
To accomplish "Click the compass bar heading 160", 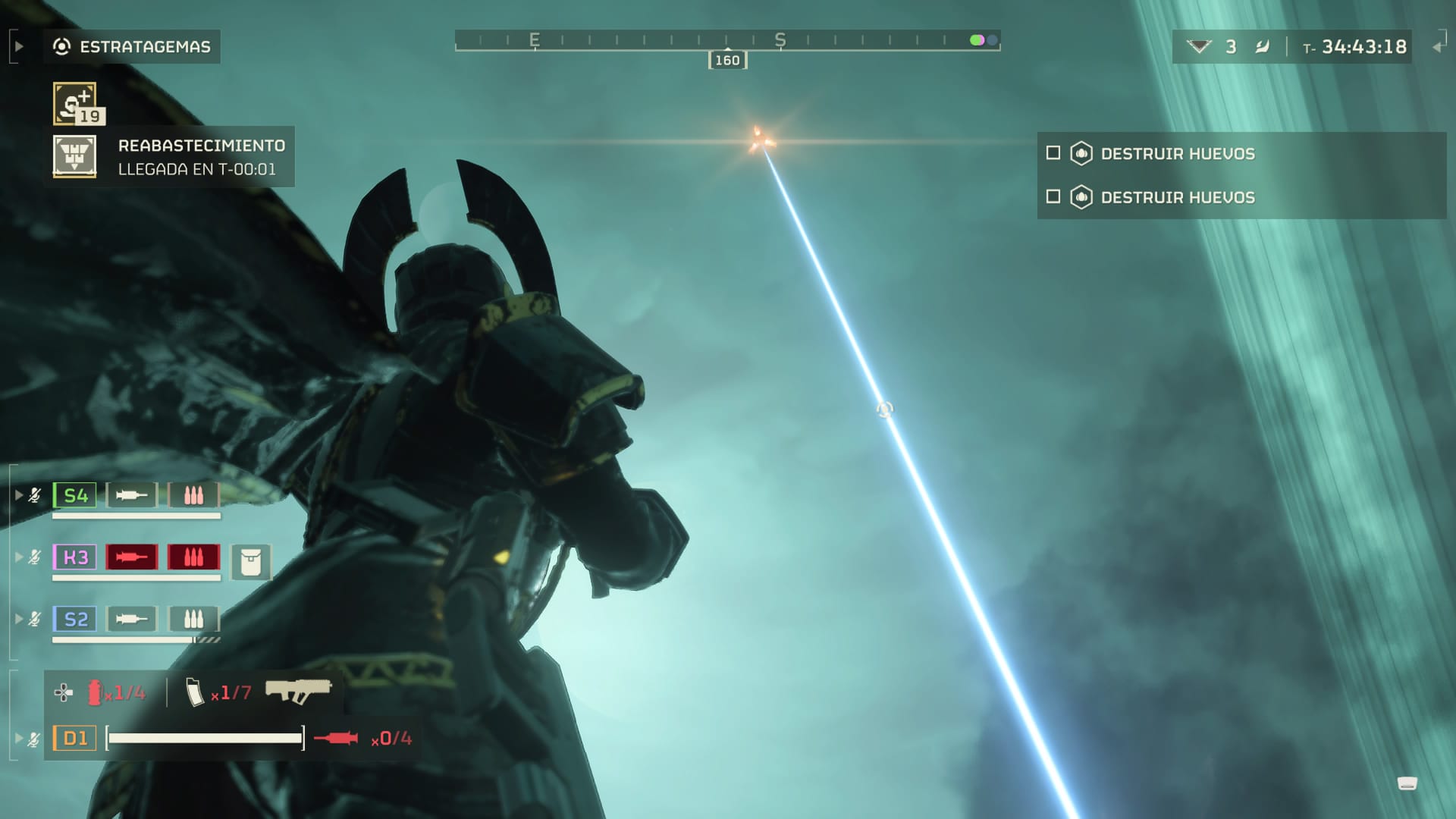I will (x=727, y=61).
